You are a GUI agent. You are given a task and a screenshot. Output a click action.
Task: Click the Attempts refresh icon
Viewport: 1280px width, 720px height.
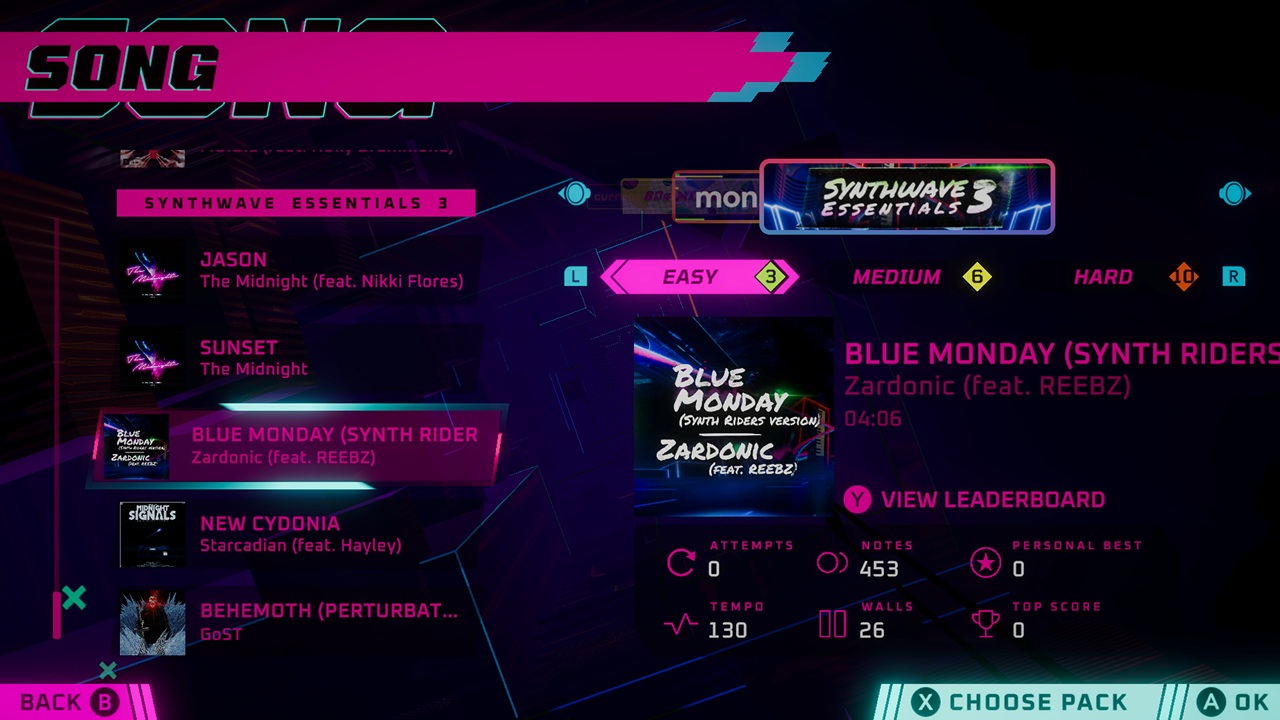pos(680,563)
